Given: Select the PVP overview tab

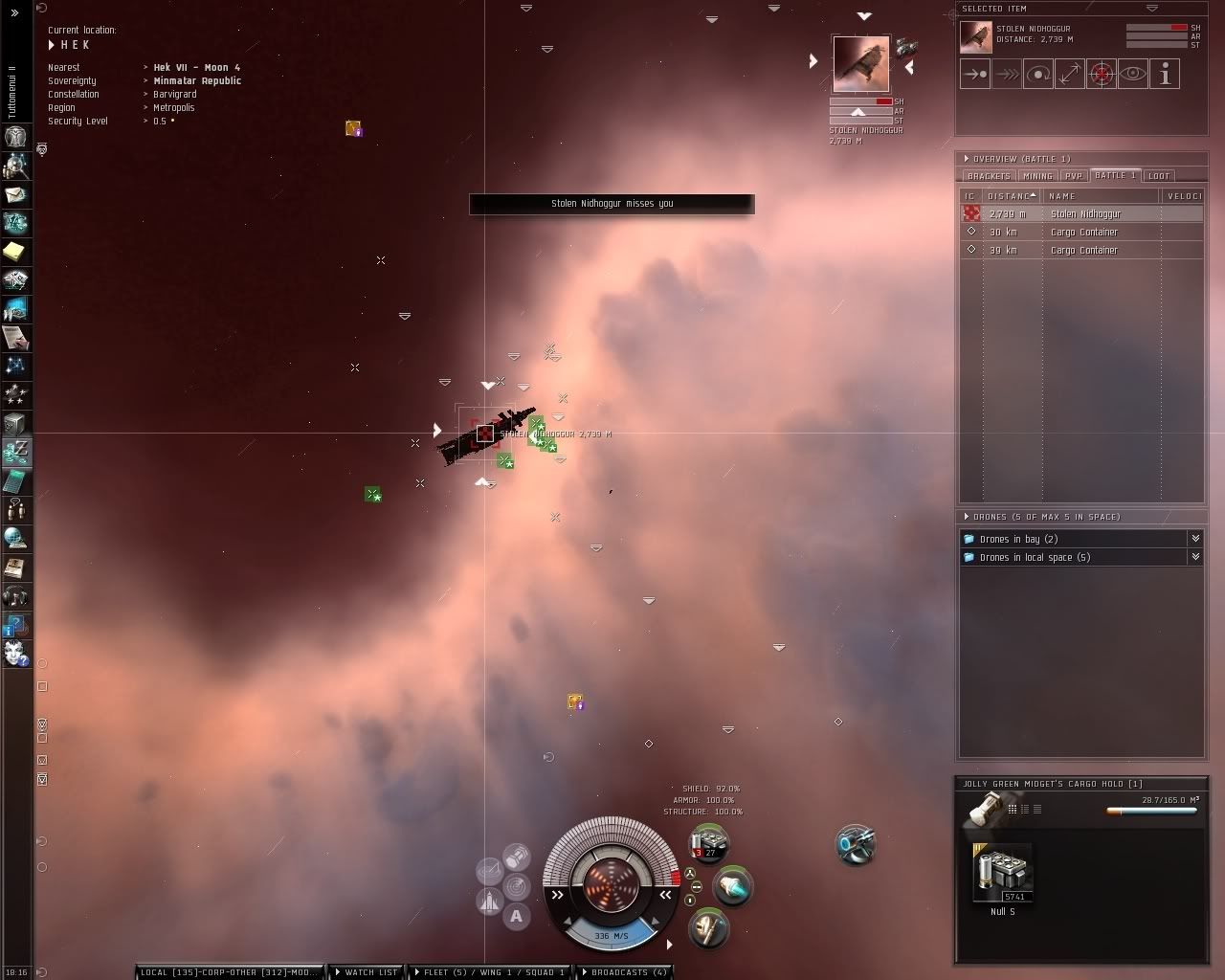Looking at the screenshot, I should tap(1074, 176).
